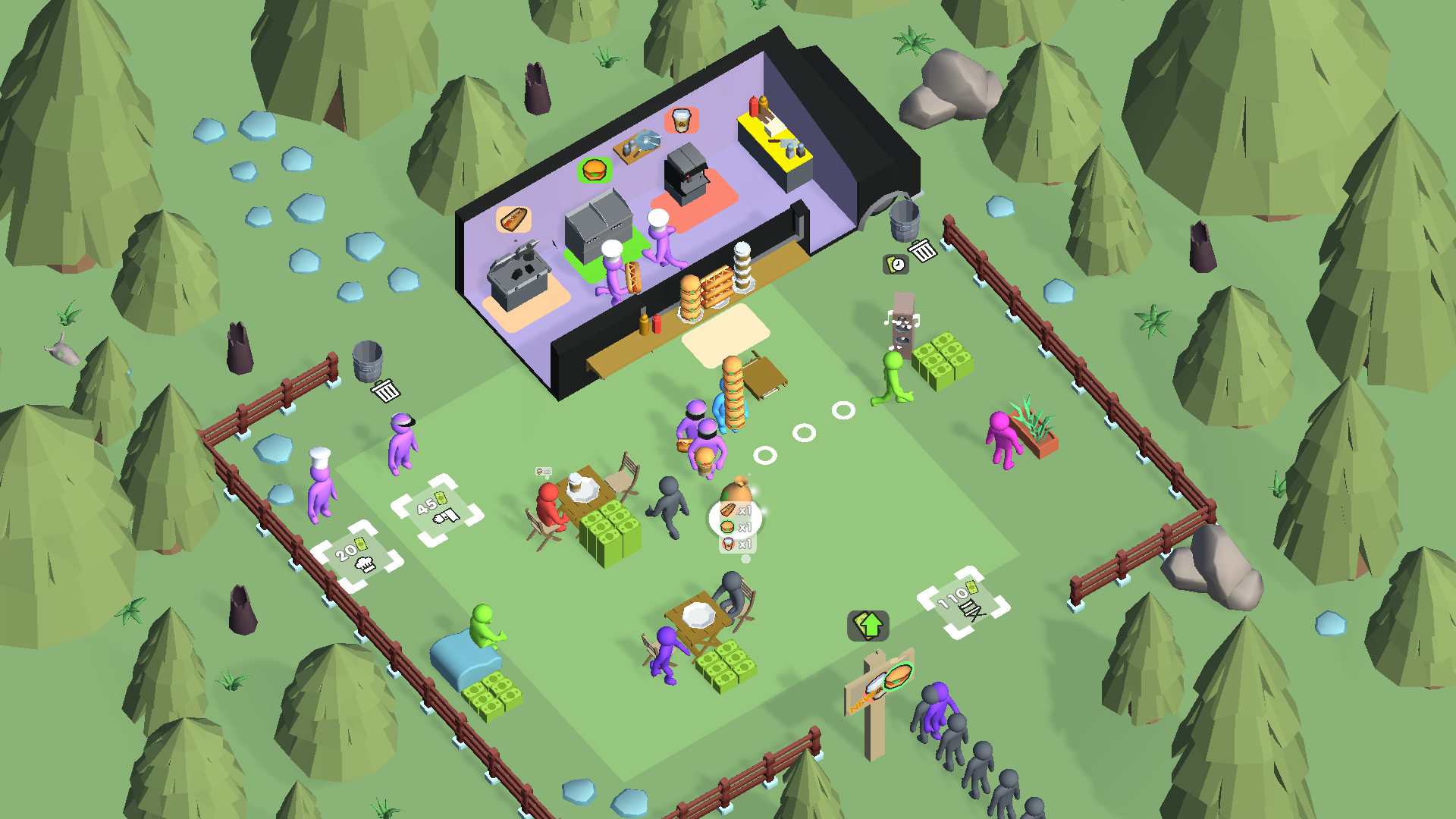Viewport: 1456px width, 819px height.
Task: Tap the money-timer icon near the music box
Action: pos(896,264)
